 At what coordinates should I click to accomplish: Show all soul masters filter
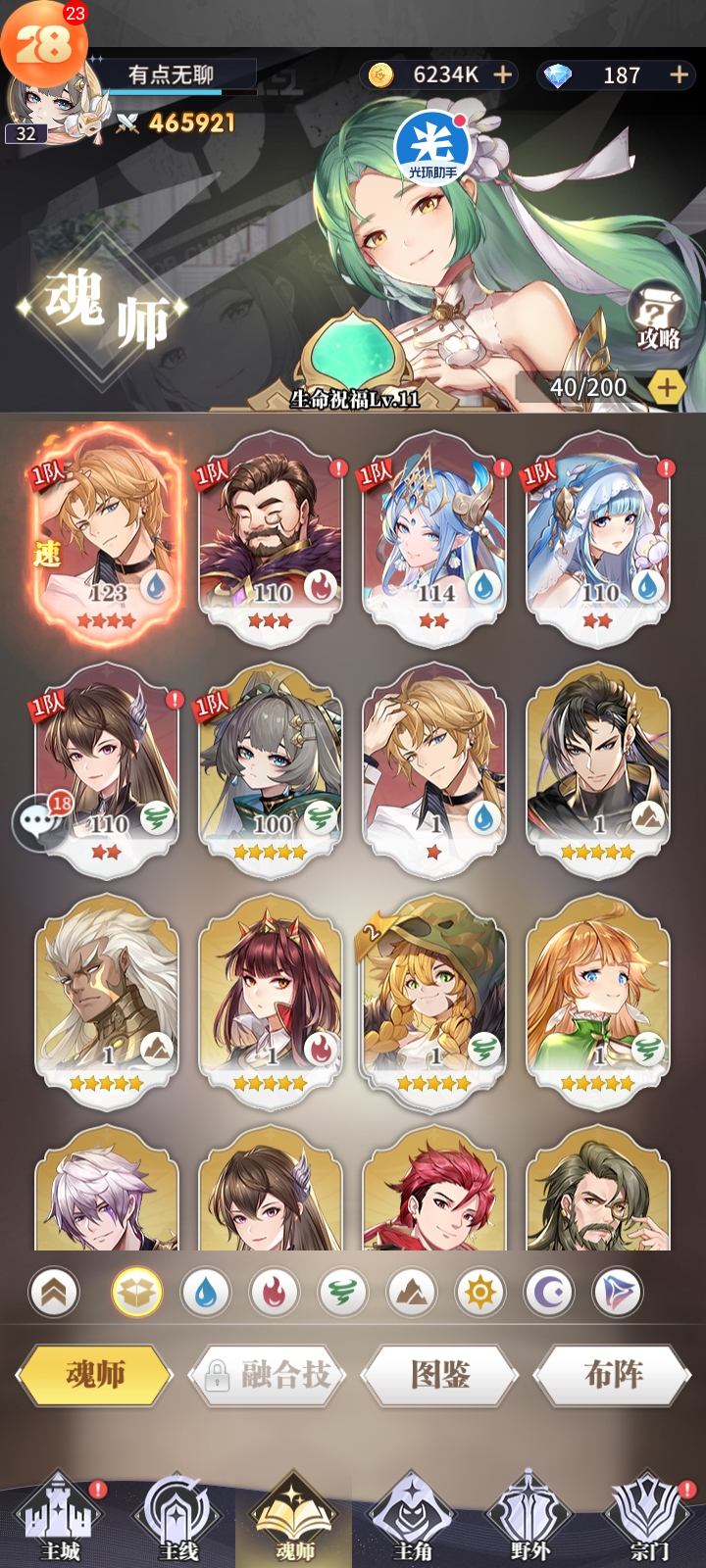[x=136, y=1293]
